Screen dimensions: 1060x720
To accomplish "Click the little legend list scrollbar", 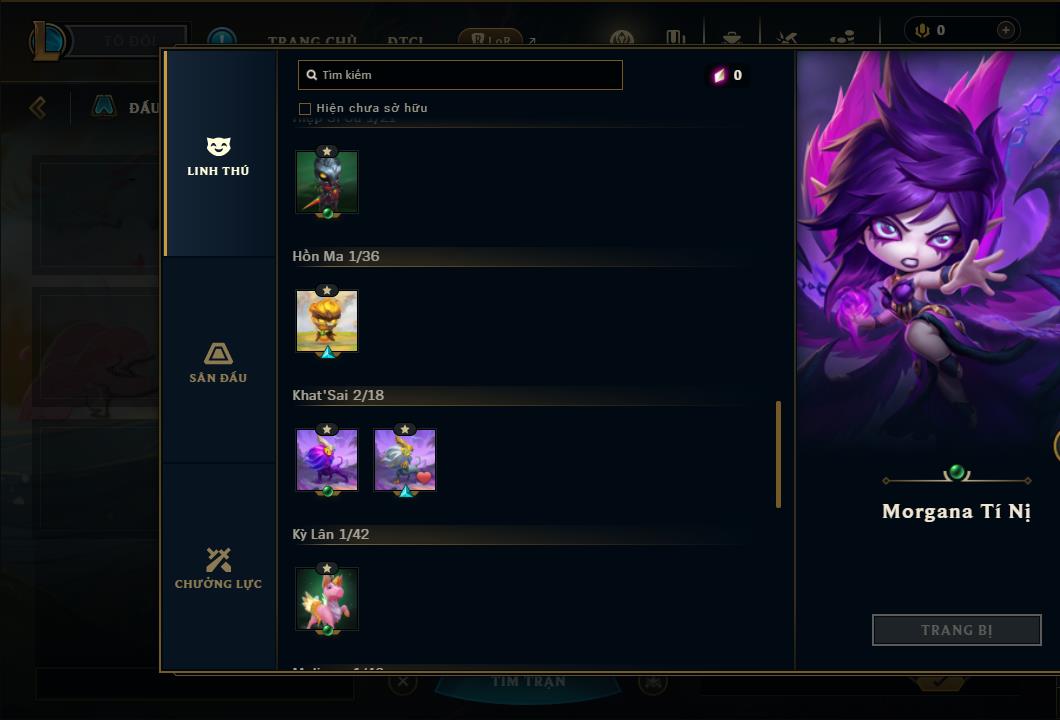I will point(778,454).
